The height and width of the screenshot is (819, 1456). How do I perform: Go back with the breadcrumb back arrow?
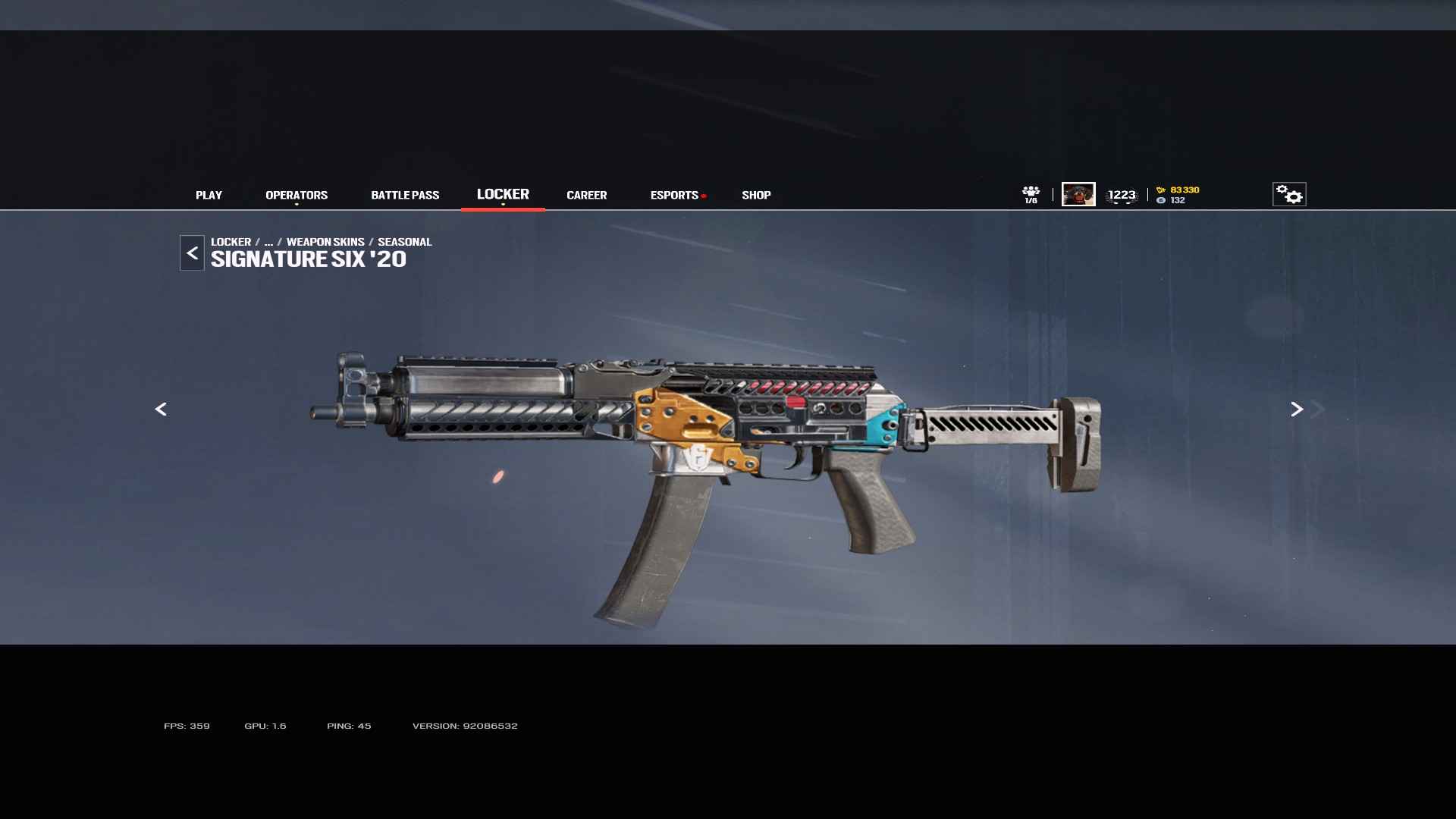pos(192,253)
